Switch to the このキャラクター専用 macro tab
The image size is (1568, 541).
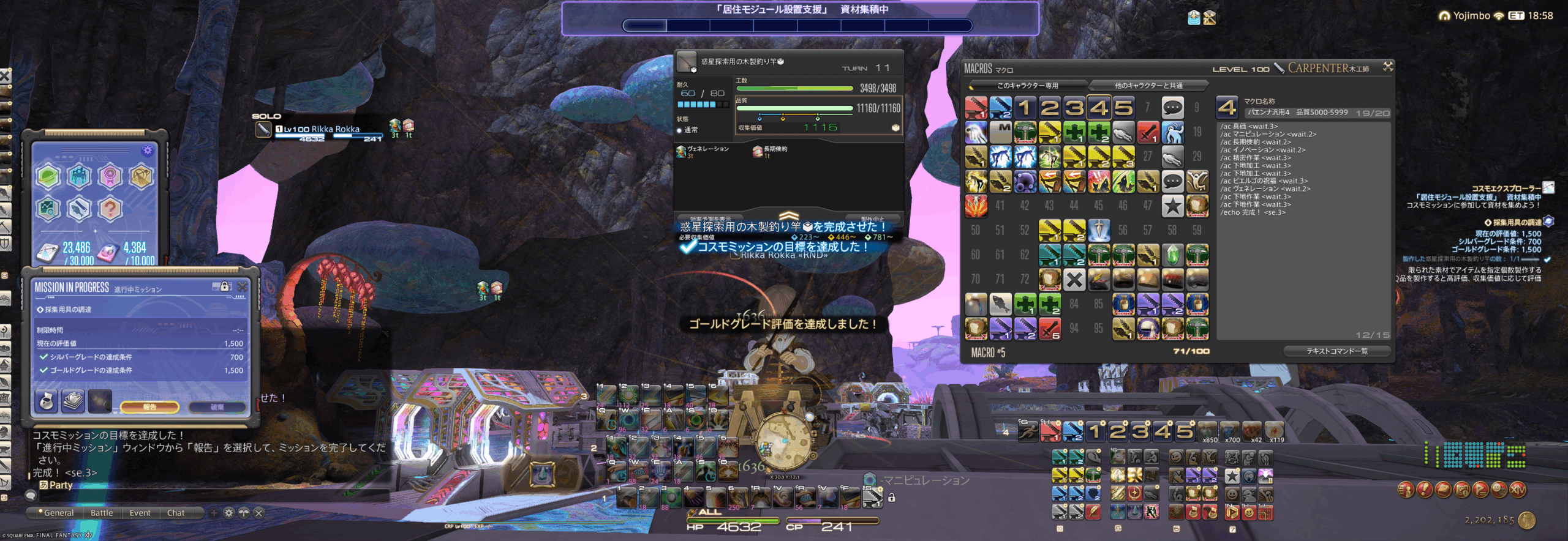(x=1027, y=85)
